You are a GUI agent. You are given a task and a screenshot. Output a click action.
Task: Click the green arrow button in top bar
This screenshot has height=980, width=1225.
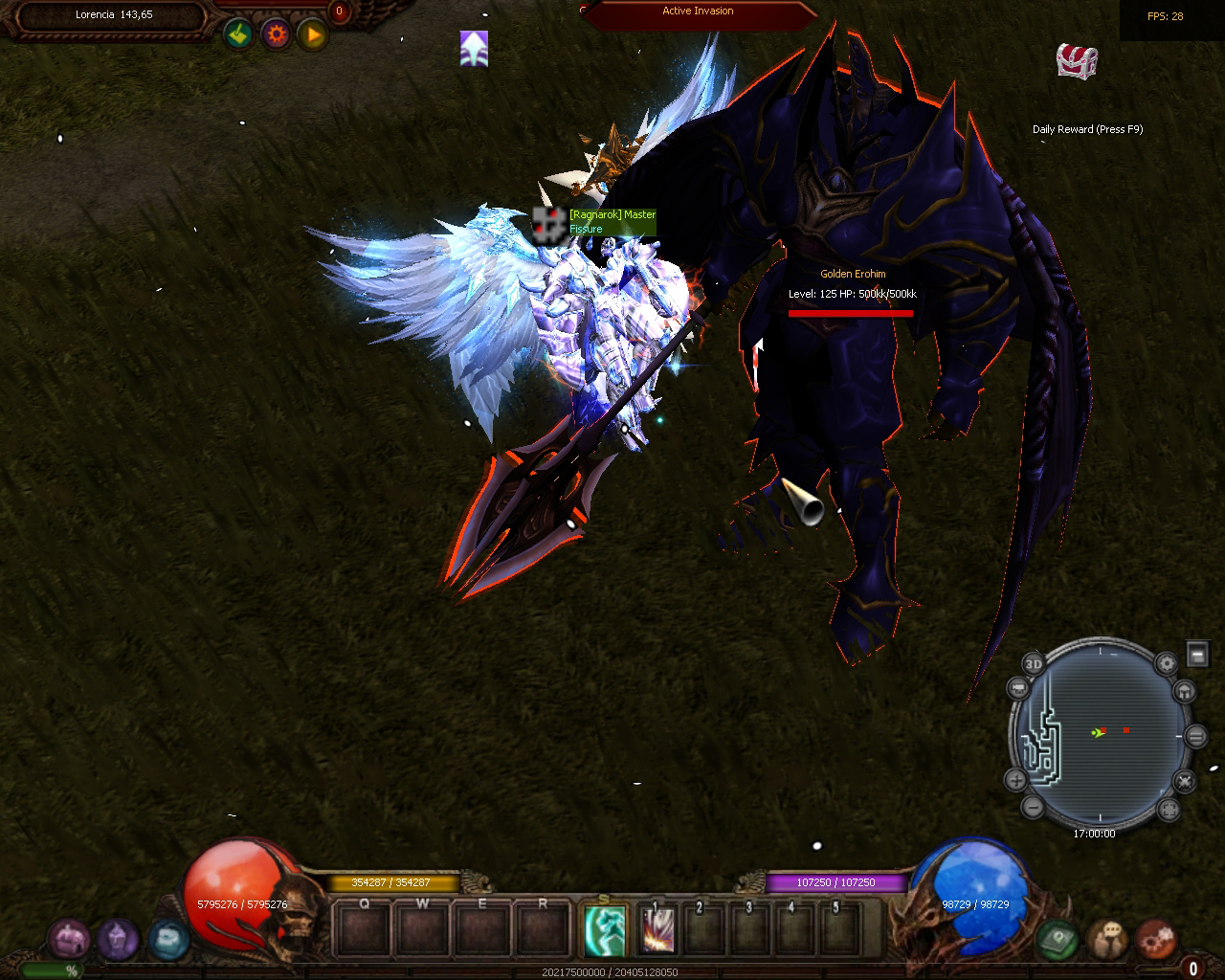pos(238,35)
